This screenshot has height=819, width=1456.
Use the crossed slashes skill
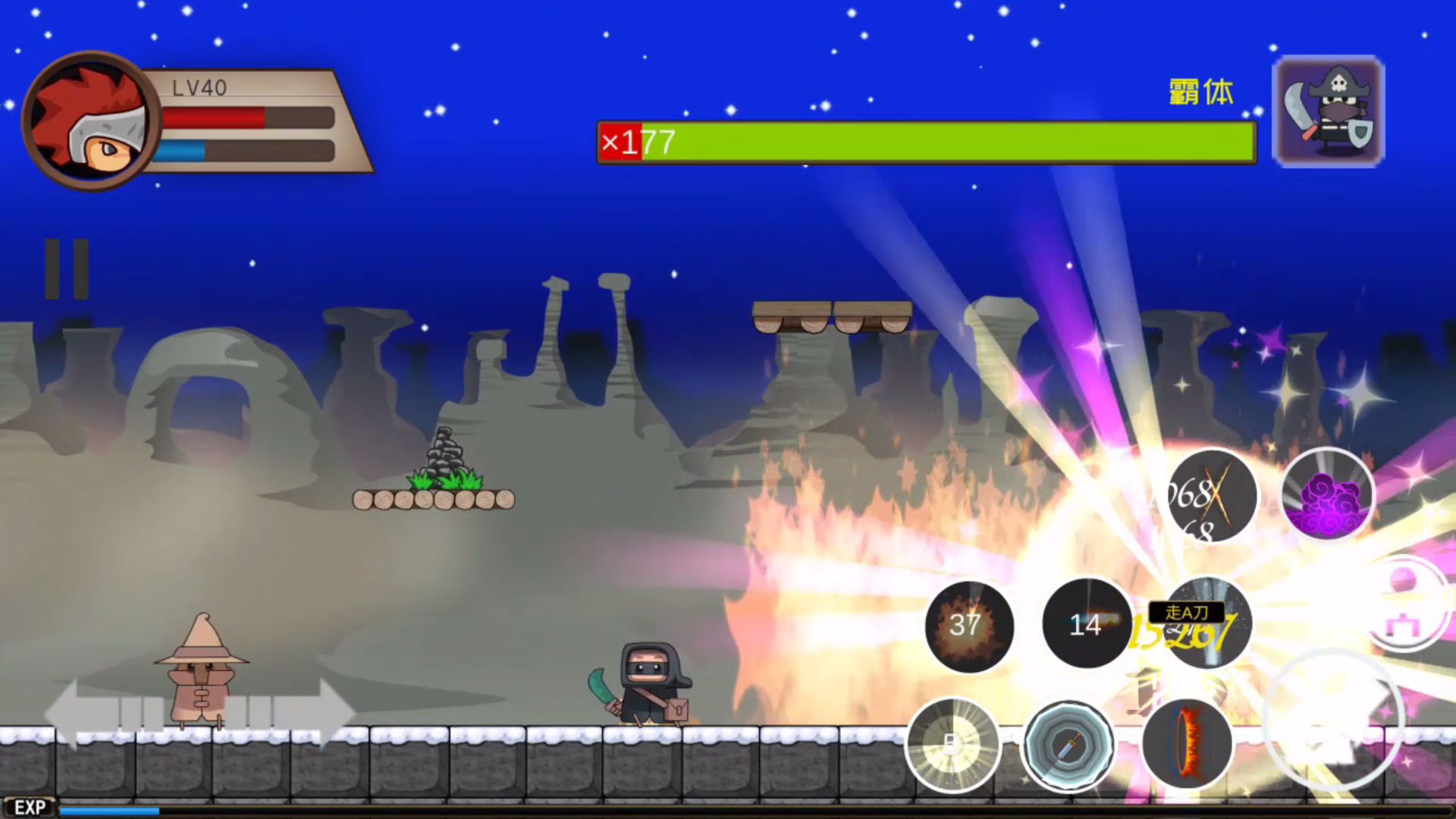(1211, 497)
